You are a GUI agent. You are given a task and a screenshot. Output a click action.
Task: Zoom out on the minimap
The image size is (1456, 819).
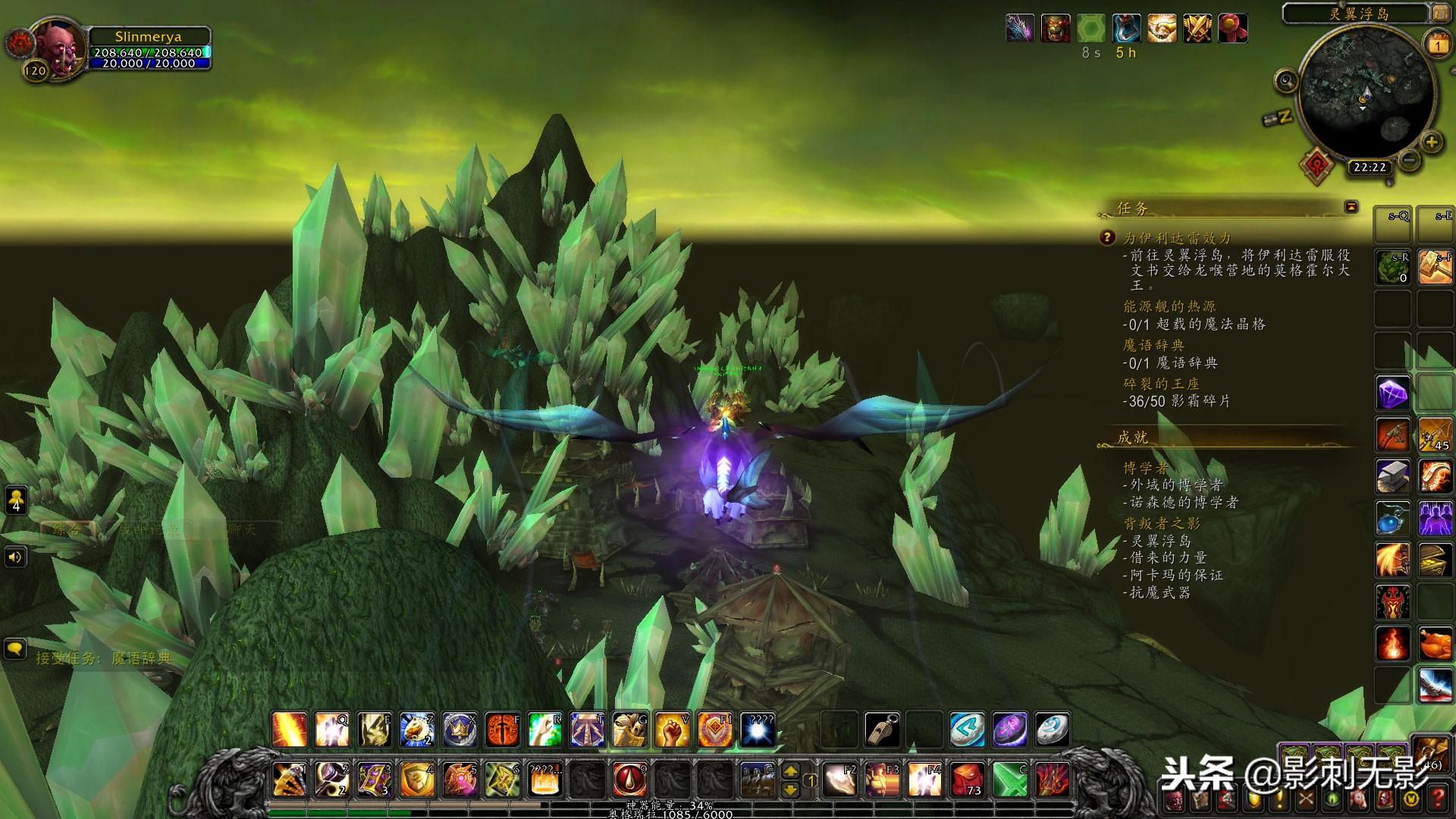1409,160
